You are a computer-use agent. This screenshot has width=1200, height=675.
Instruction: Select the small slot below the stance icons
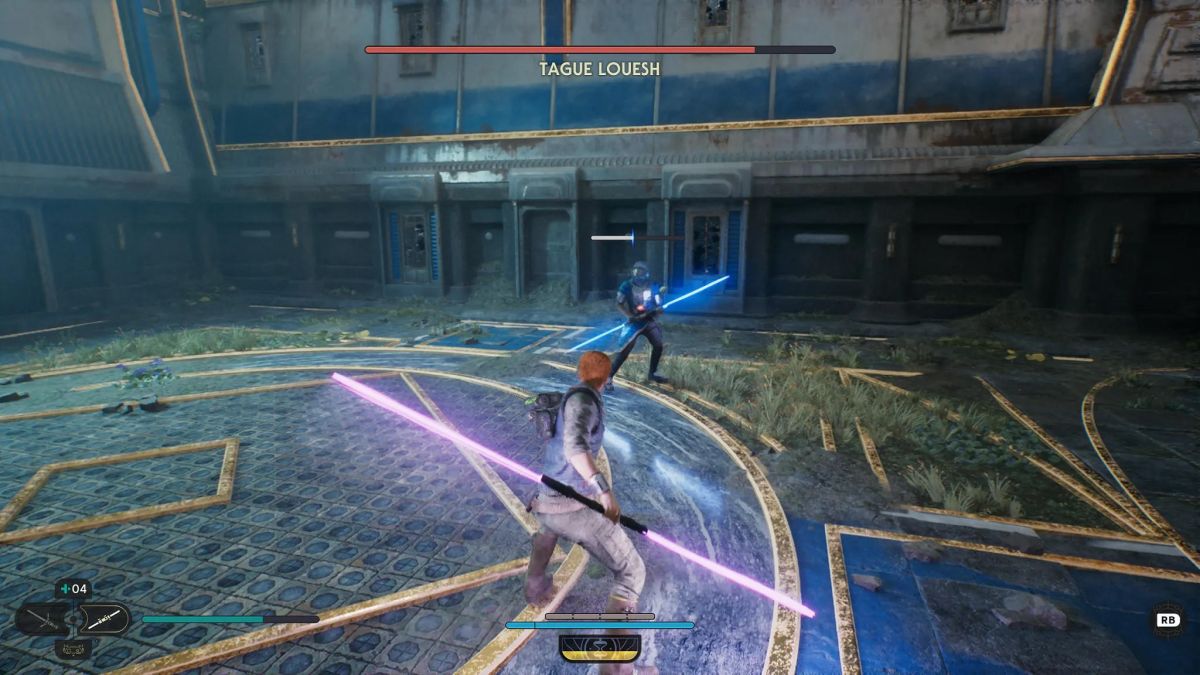point(73,650)
